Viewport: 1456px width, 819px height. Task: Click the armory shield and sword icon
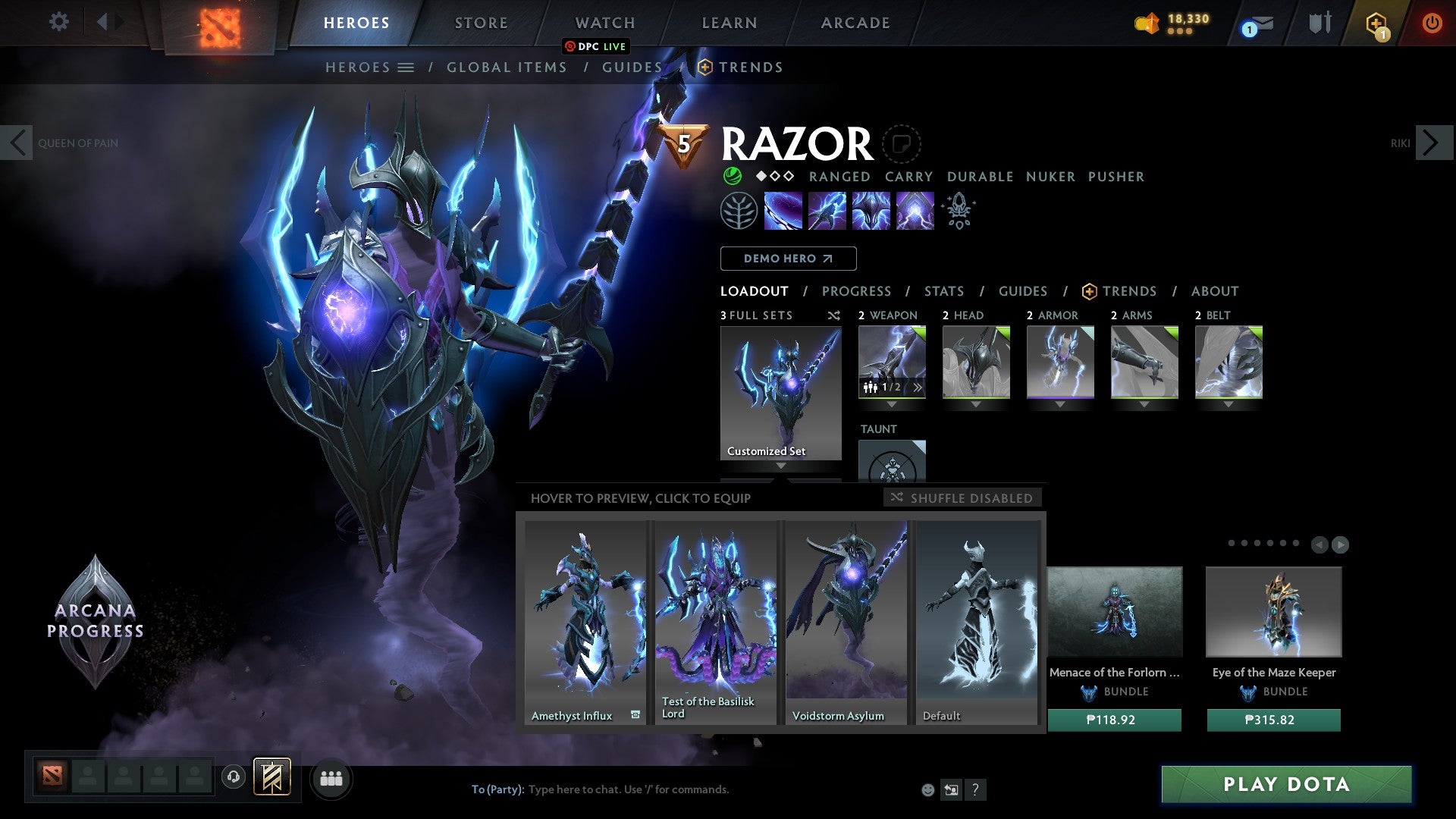(1319, 23)
